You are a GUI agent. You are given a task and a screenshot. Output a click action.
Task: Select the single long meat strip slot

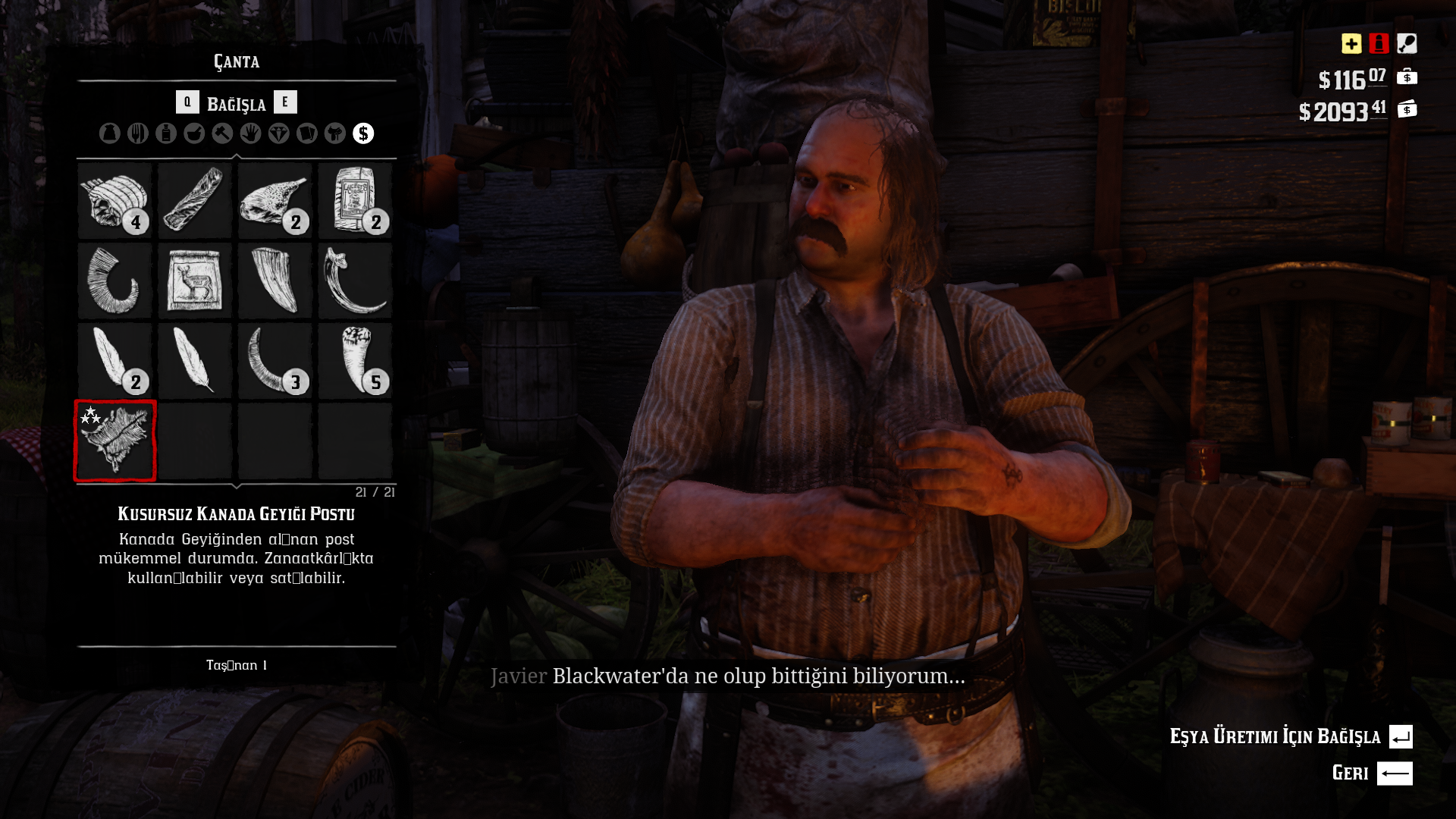point(195,201)
